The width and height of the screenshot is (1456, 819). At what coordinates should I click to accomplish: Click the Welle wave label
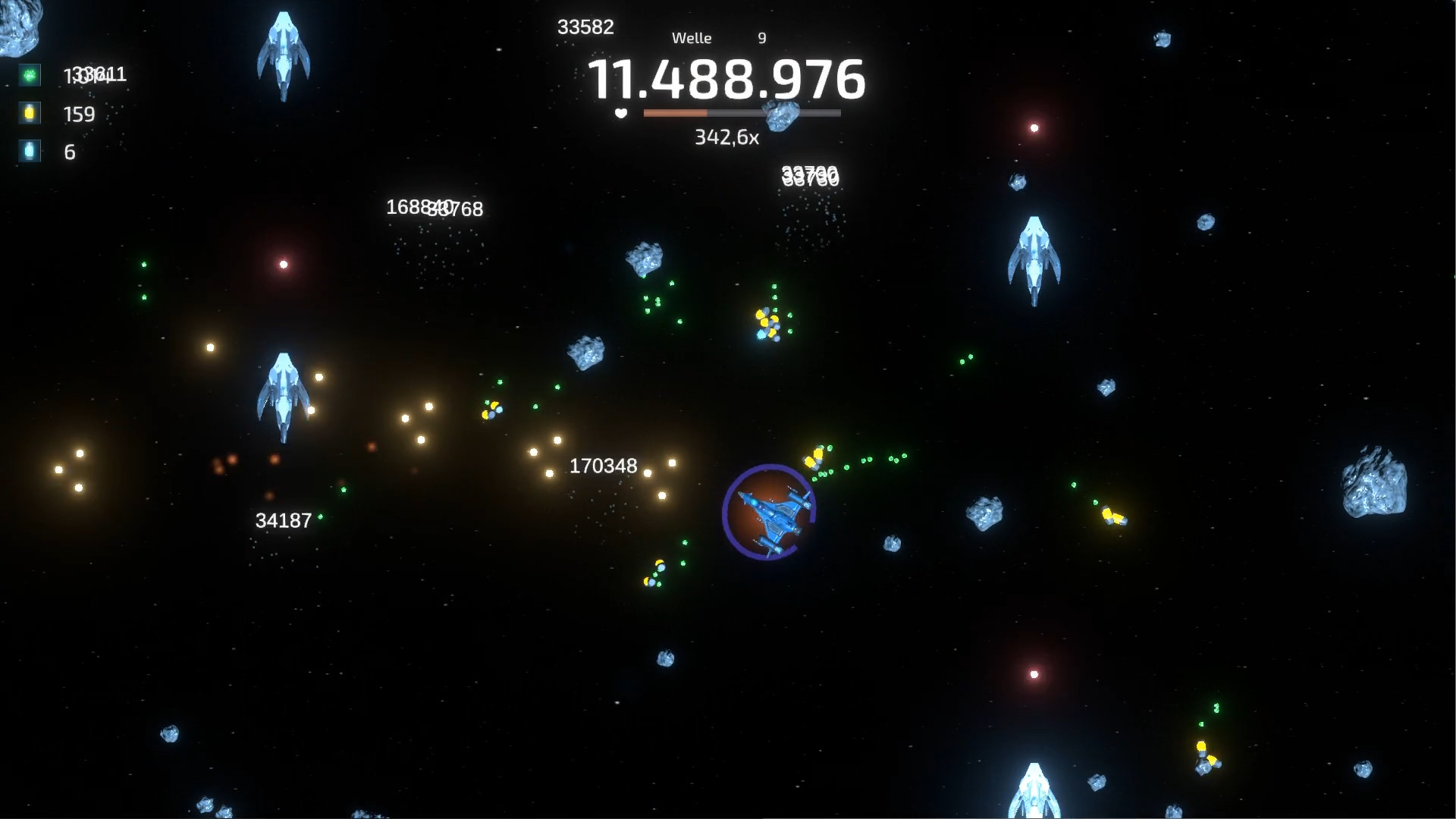pyautogui.click(x=692, y=37)
